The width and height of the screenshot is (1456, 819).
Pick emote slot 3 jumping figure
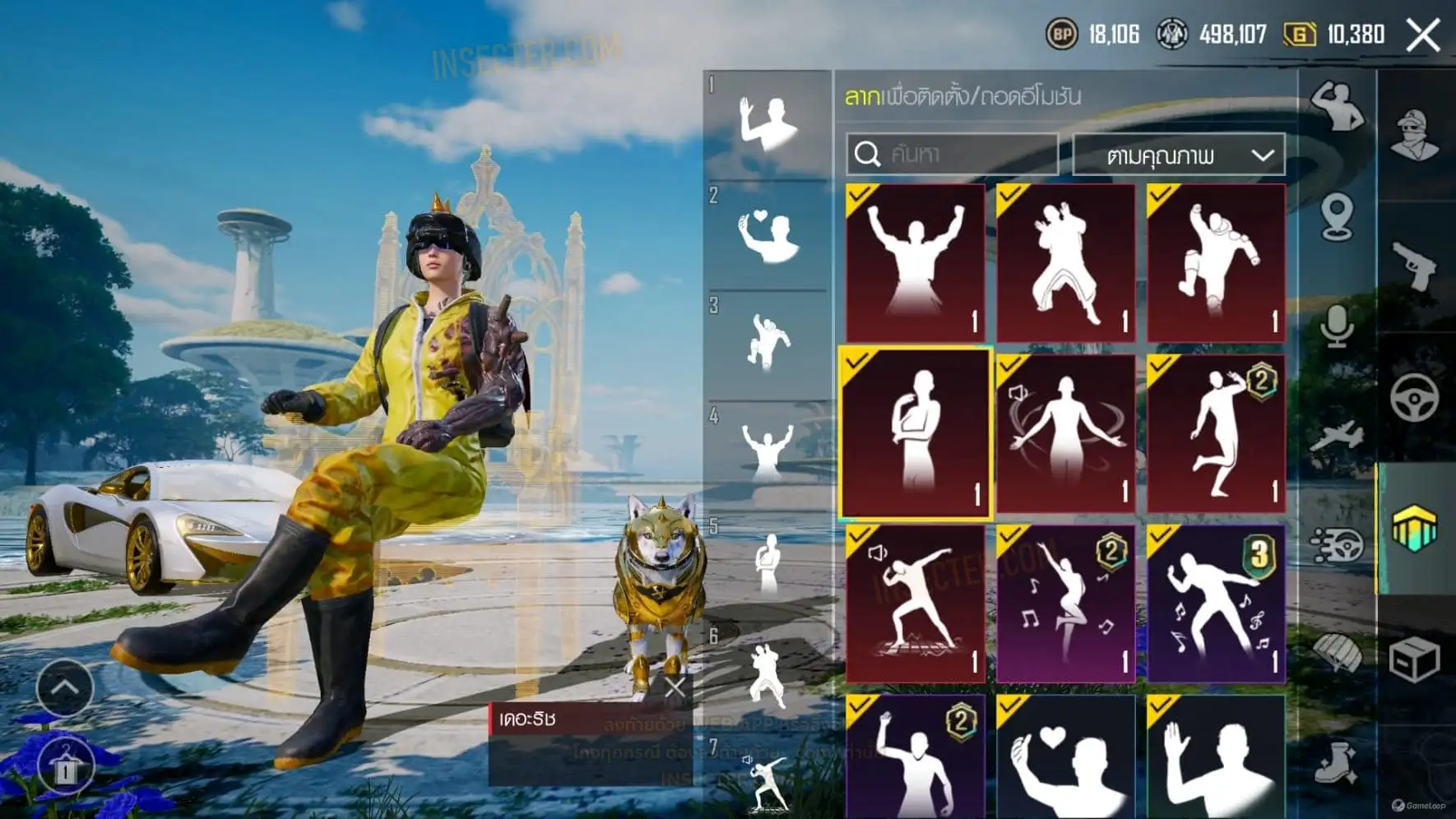[x=767, y=345]
